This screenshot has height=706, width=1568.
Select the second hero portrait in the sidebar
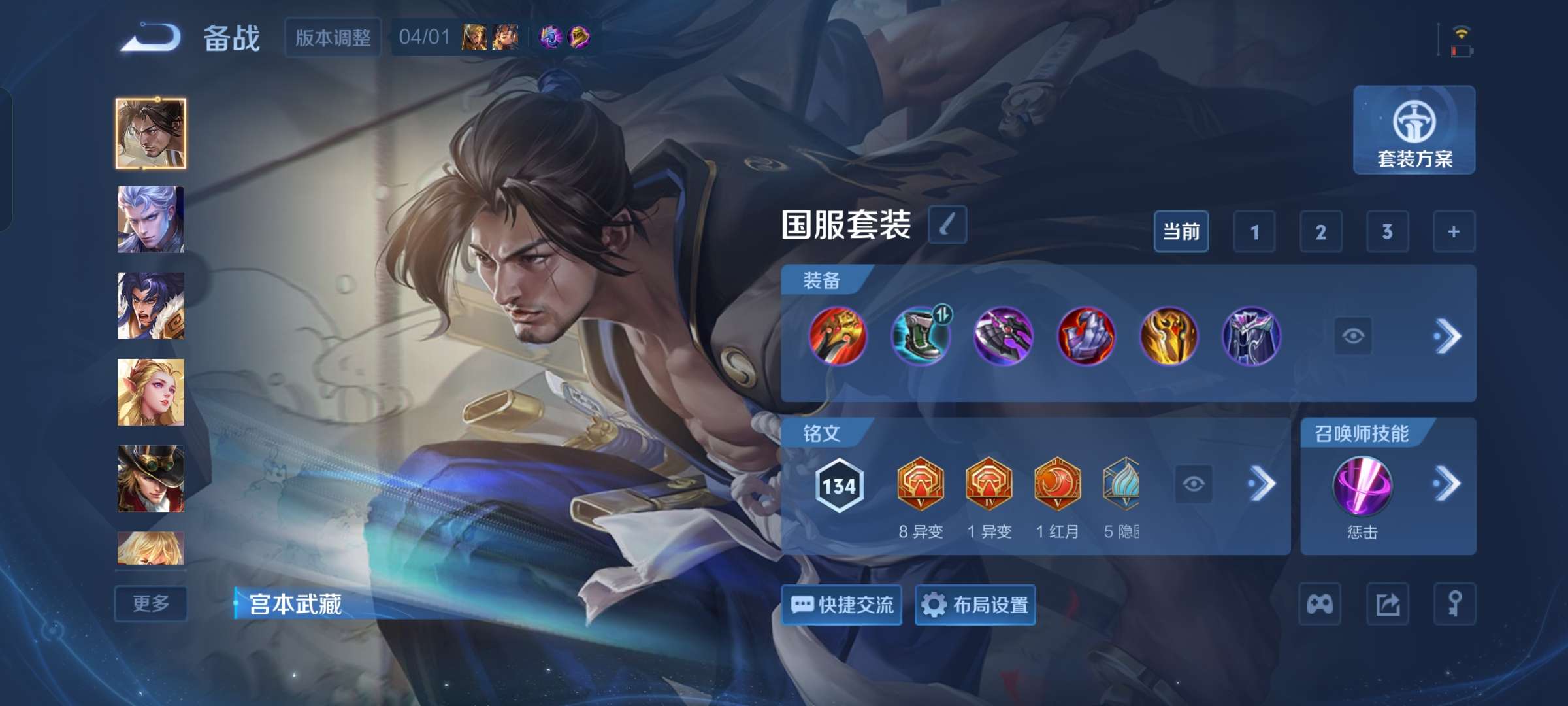[150, 219]
